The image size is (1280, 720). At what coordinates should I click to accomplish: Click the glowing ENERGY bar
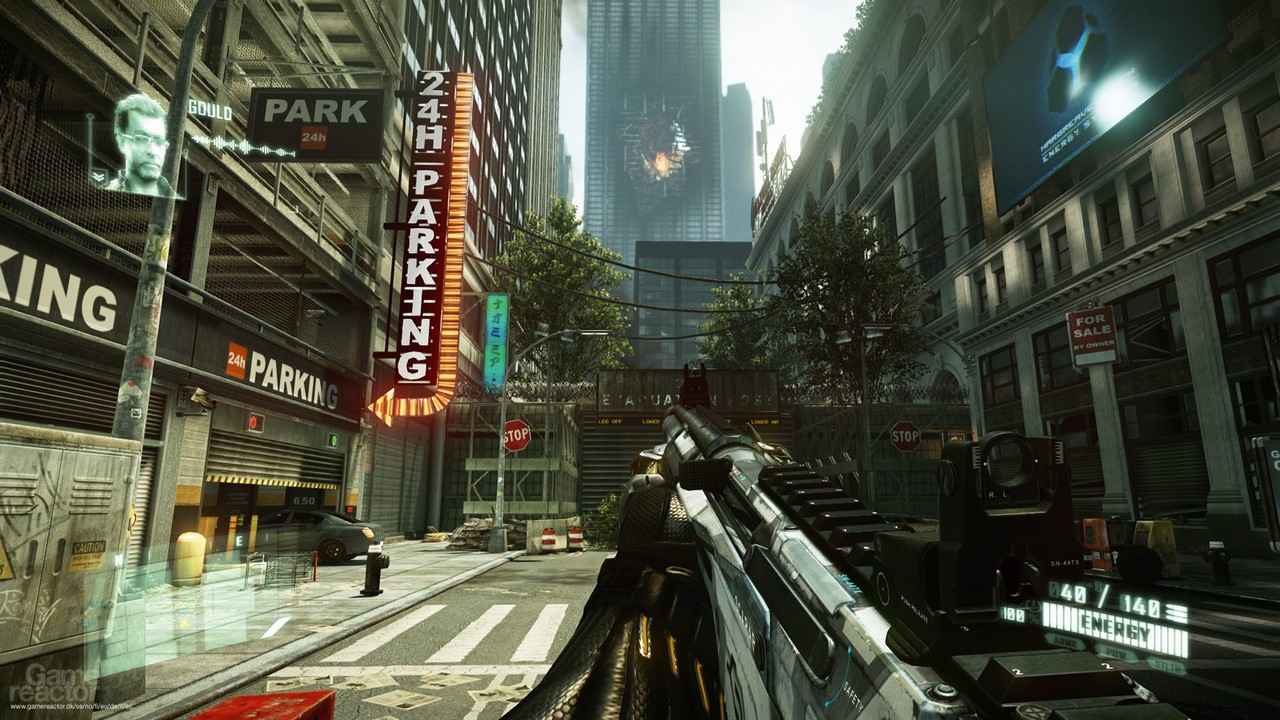click(1114, 626)
